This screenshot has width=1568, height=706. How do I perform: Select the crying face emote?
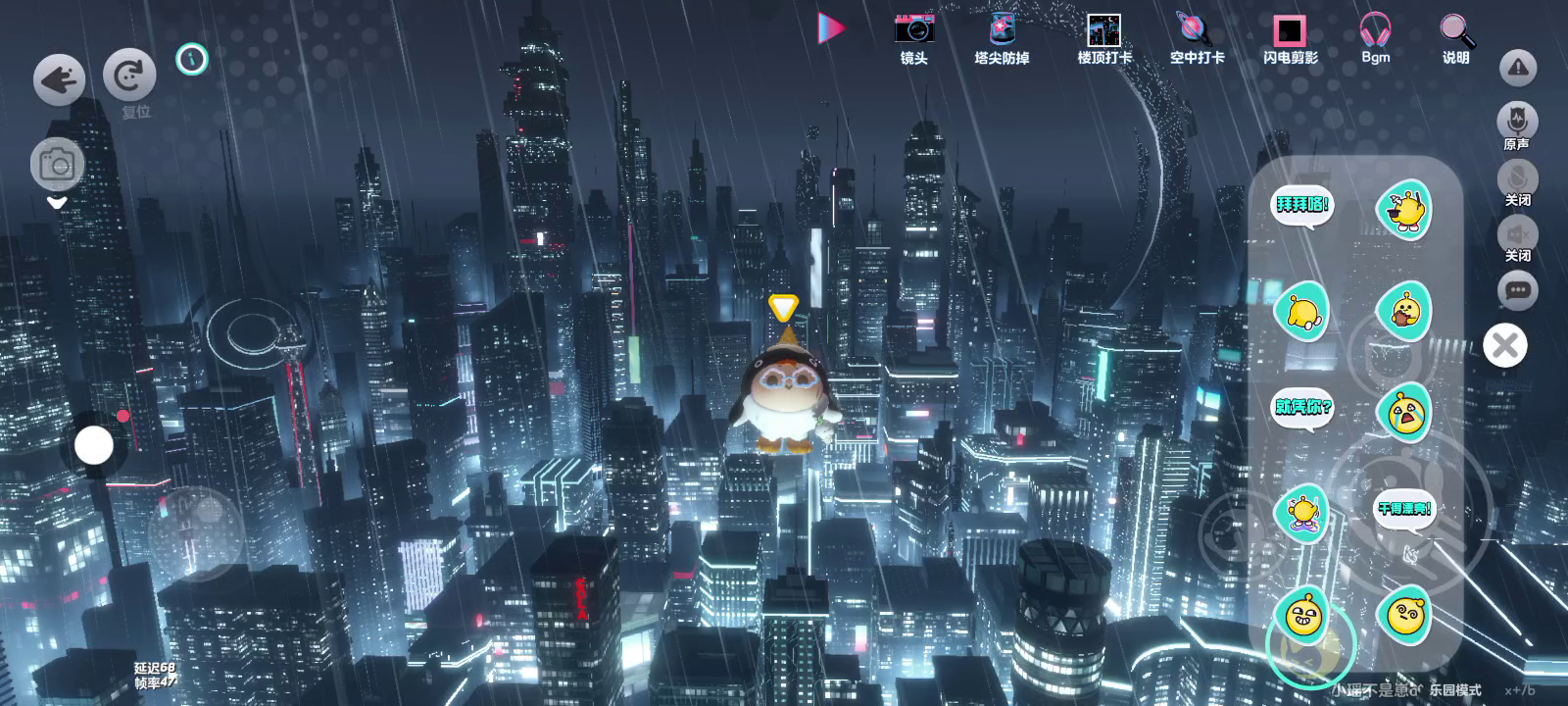[1404, 412]
